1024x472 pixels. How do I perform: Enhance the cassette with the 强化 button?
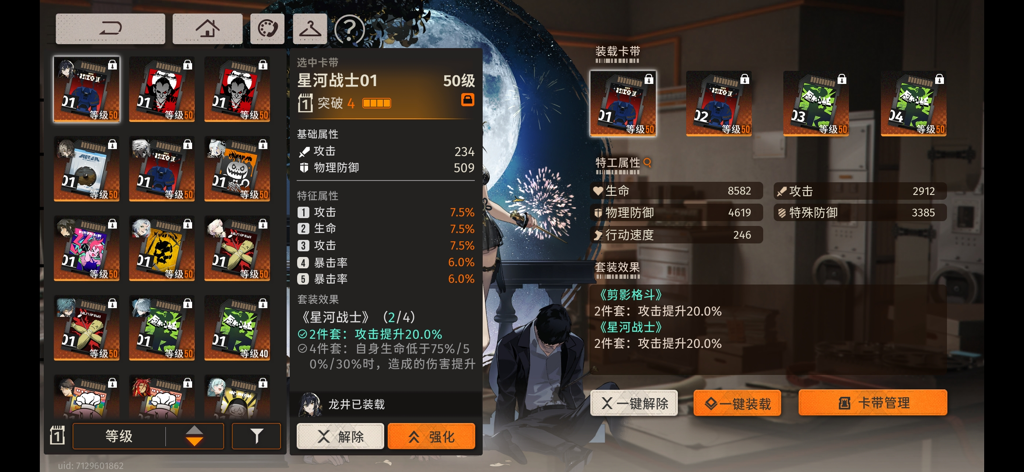click(431, 436)
